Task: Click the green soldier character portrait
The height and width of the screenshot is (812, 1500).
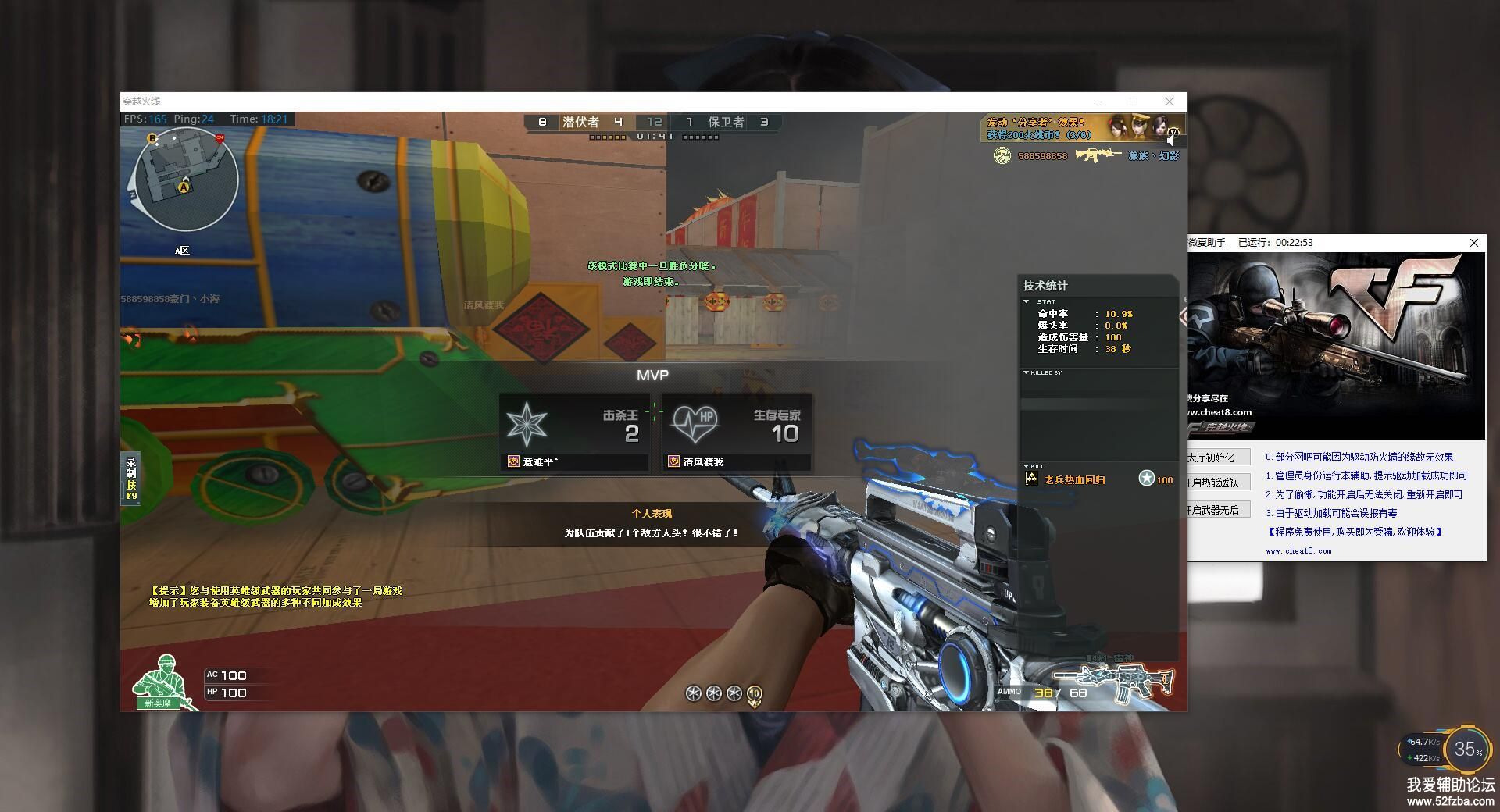Action: pyautogui.click(x=162, y=682)
